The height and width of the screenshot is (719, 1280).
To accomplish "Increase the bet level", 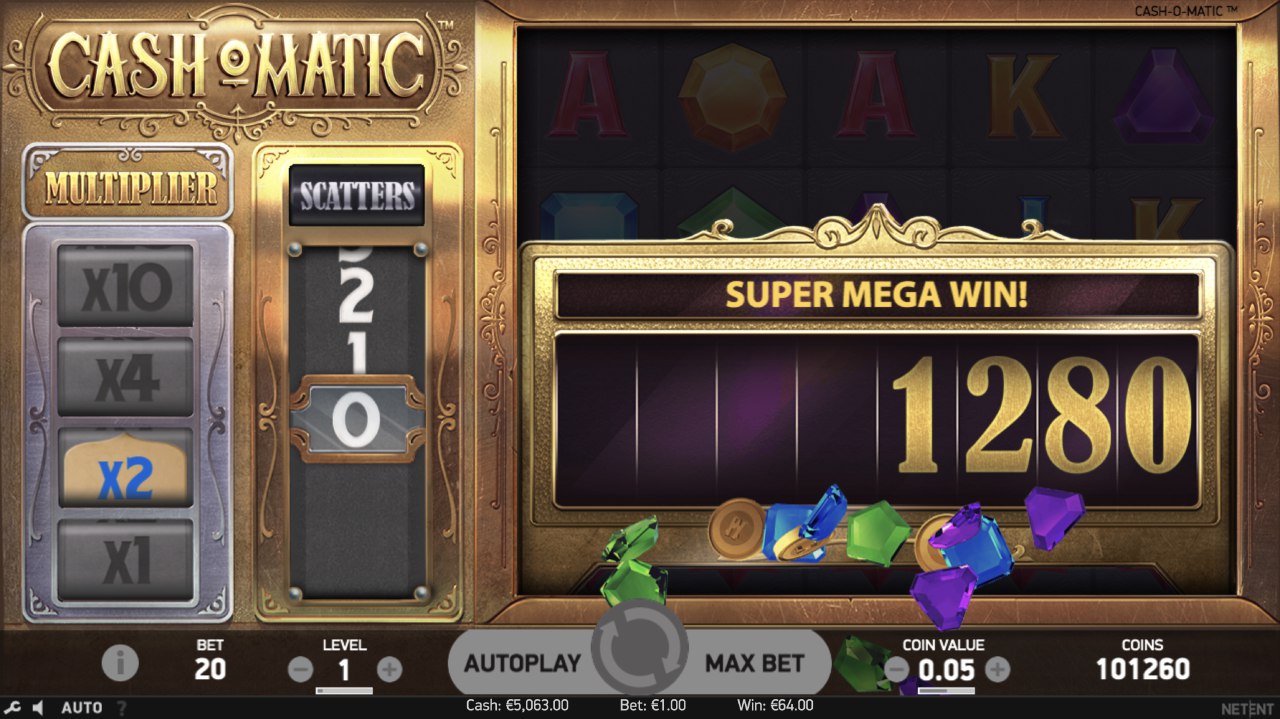I will pyautogui.click(x=389, y=670).
